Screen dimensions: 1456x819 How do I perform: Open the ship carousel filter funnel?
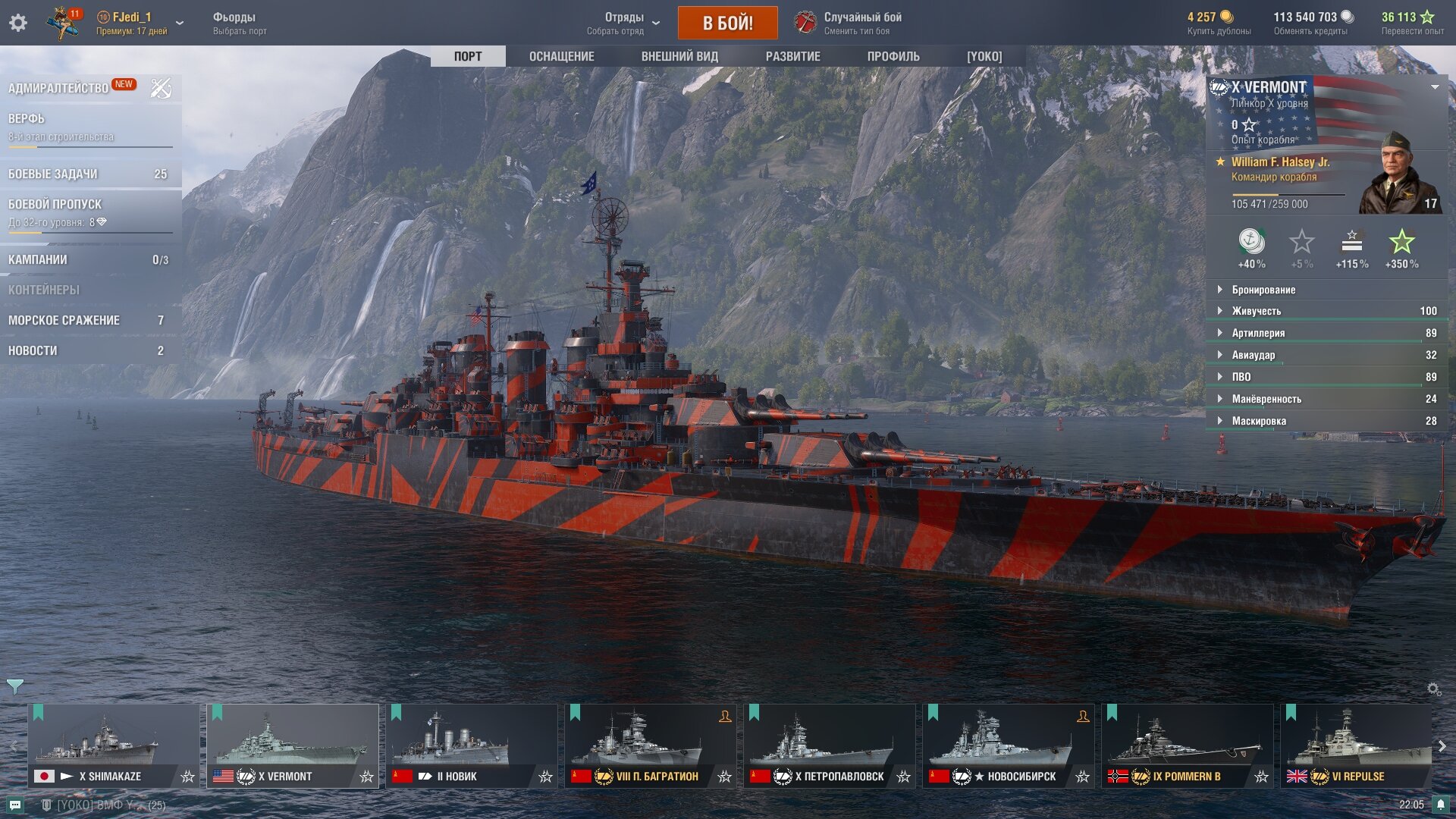pyautogui.click(x=14, y=686)
